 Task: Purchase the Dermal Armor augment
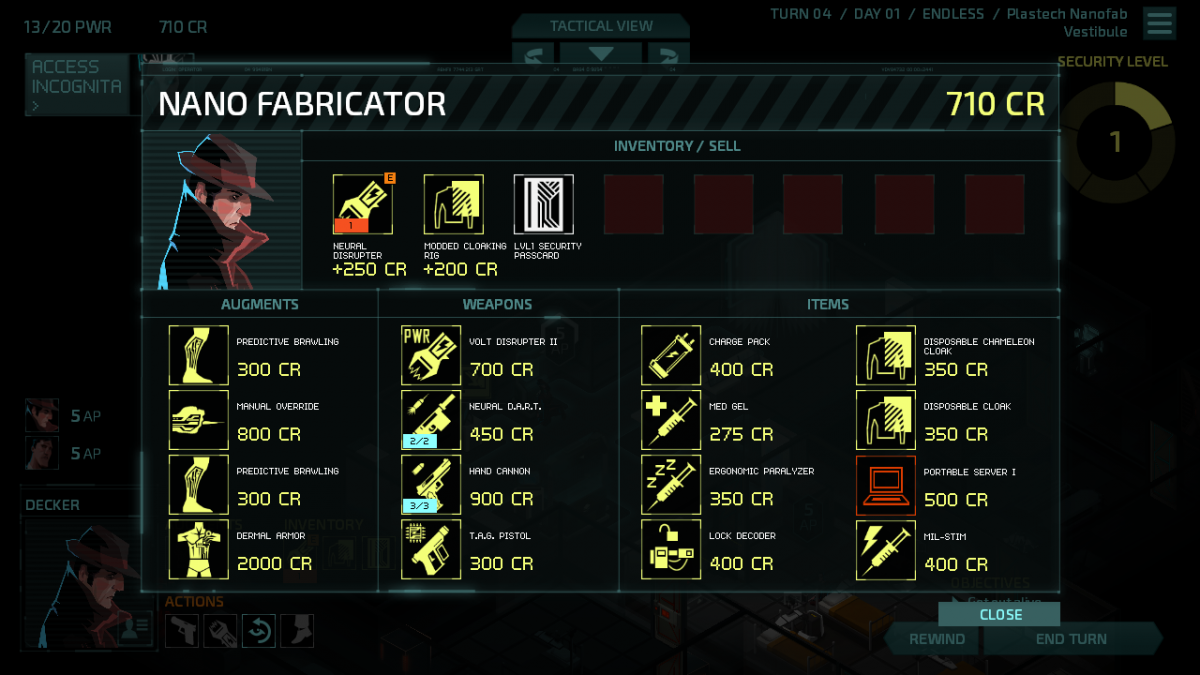pos(198,549)
